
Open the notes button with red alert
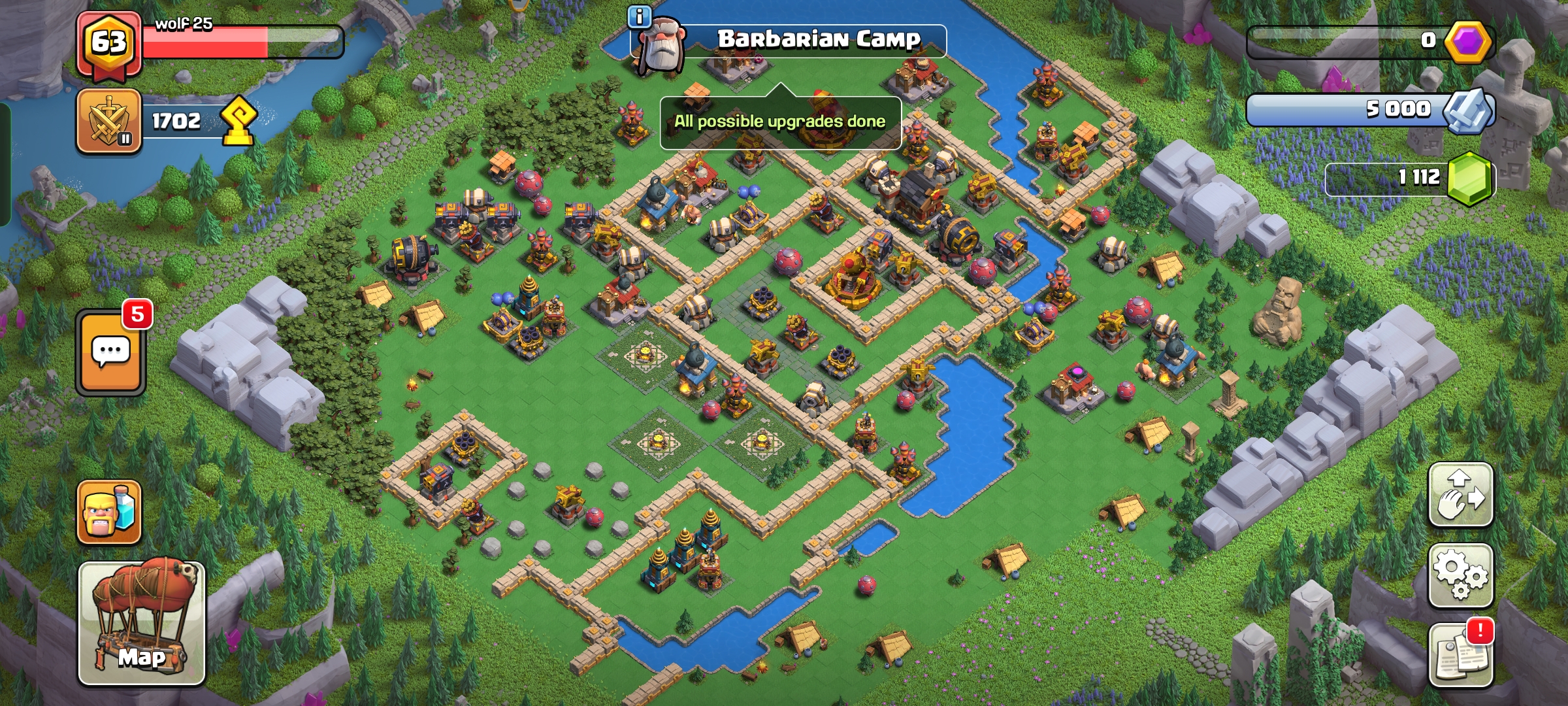(1460, 655)
